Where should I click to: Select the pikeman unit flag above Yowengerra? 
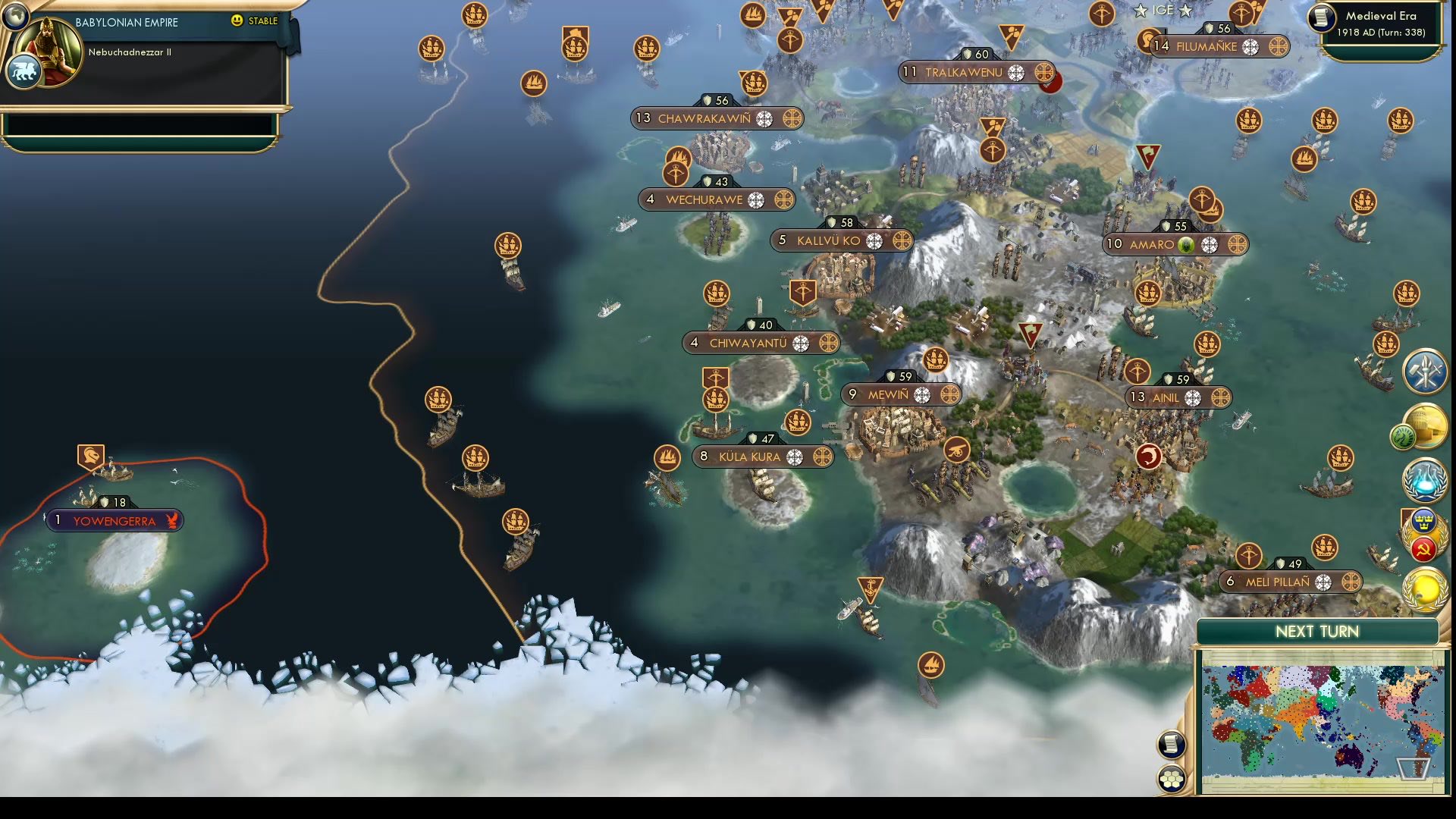tap(89, 457)
